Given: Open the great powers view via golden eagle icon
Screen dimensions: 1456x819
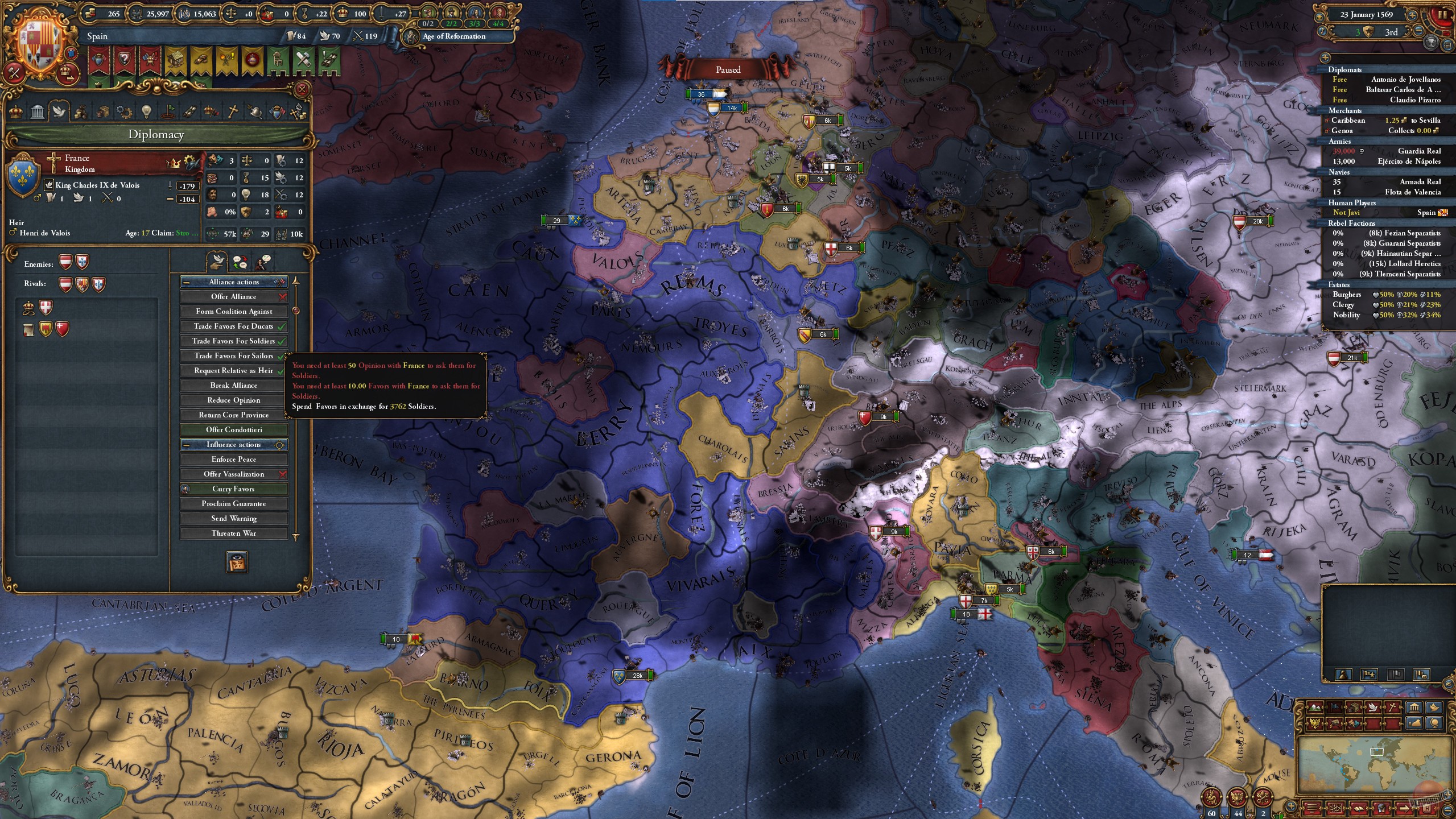Looking at the screenshot, I should coord(1315,723).
